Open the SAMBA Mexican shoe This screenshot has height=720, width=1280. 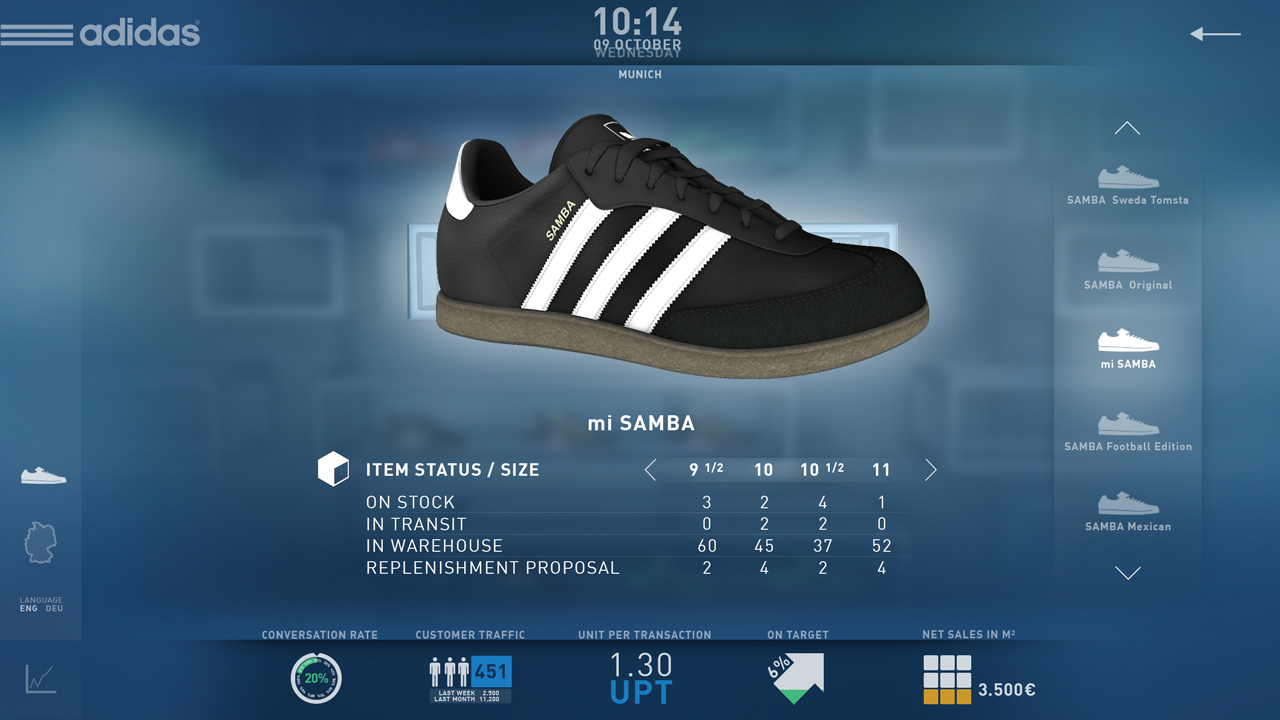click(1128, 510)
